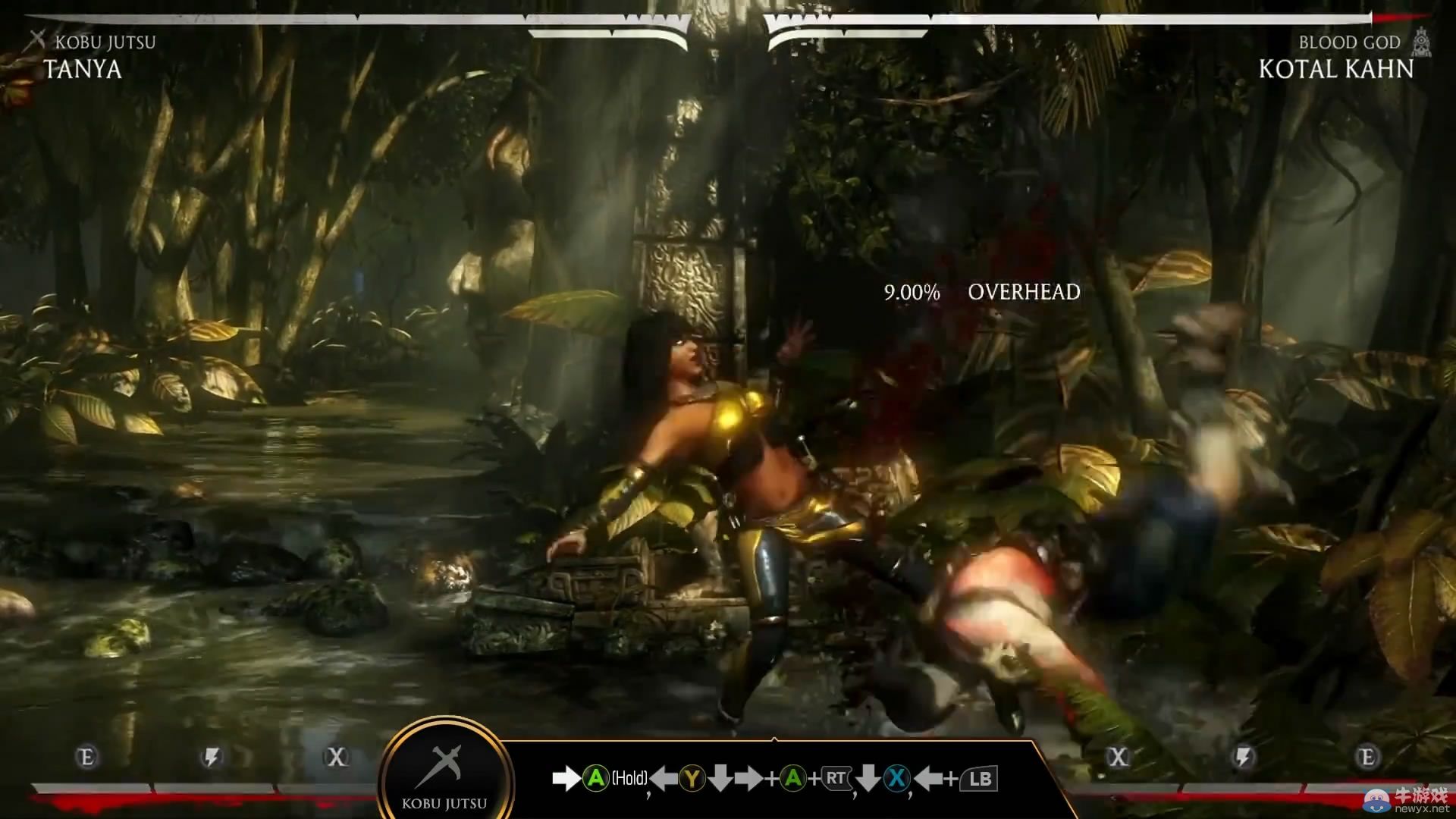Screen dimensions: 1456x819
Task: Click Kotal Kahn's Blood God totem icon
Action: (x=1421, y=42)
